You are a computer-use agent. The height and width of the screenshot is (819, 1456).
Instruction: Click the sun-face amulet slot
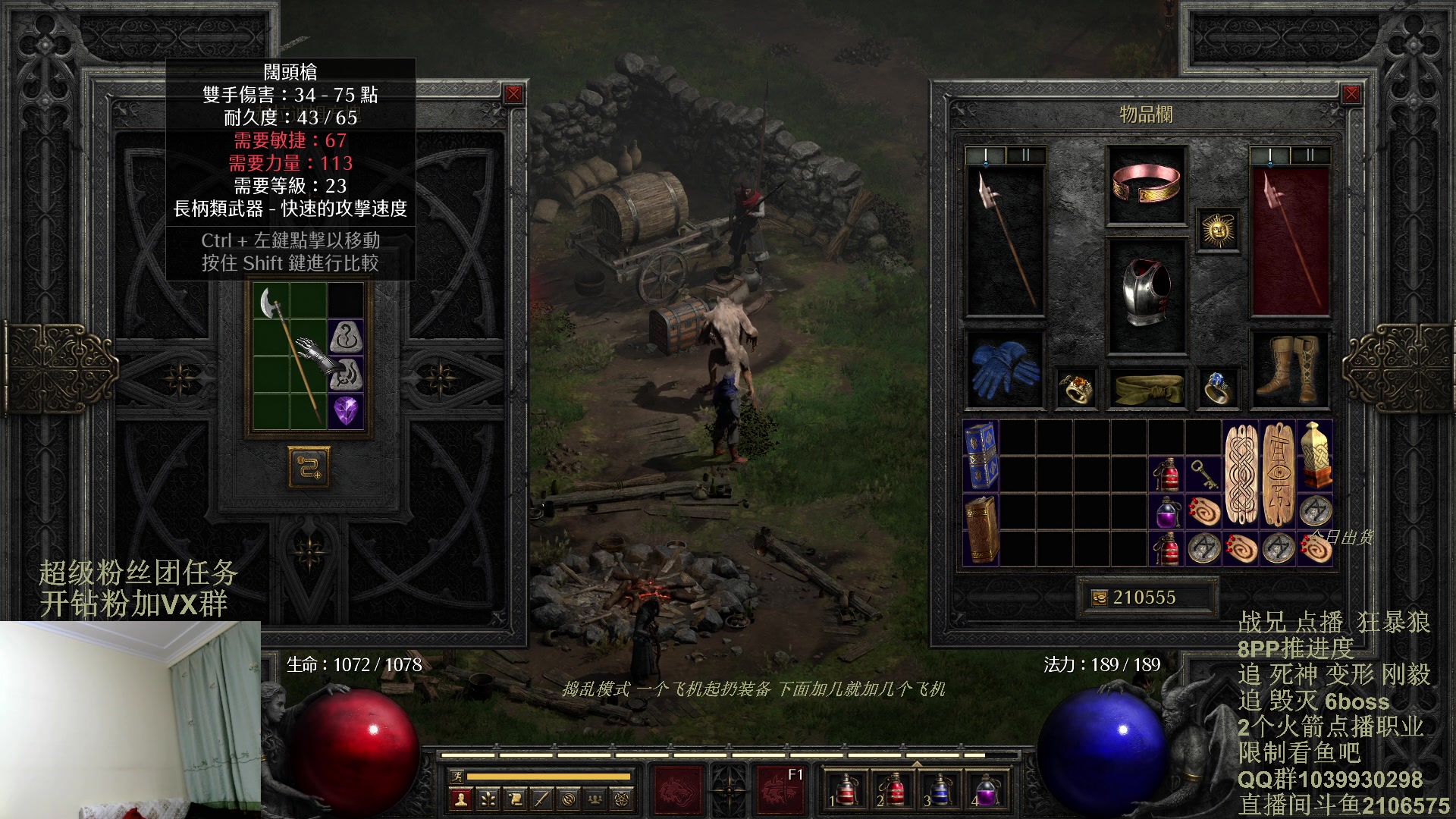1218,229
